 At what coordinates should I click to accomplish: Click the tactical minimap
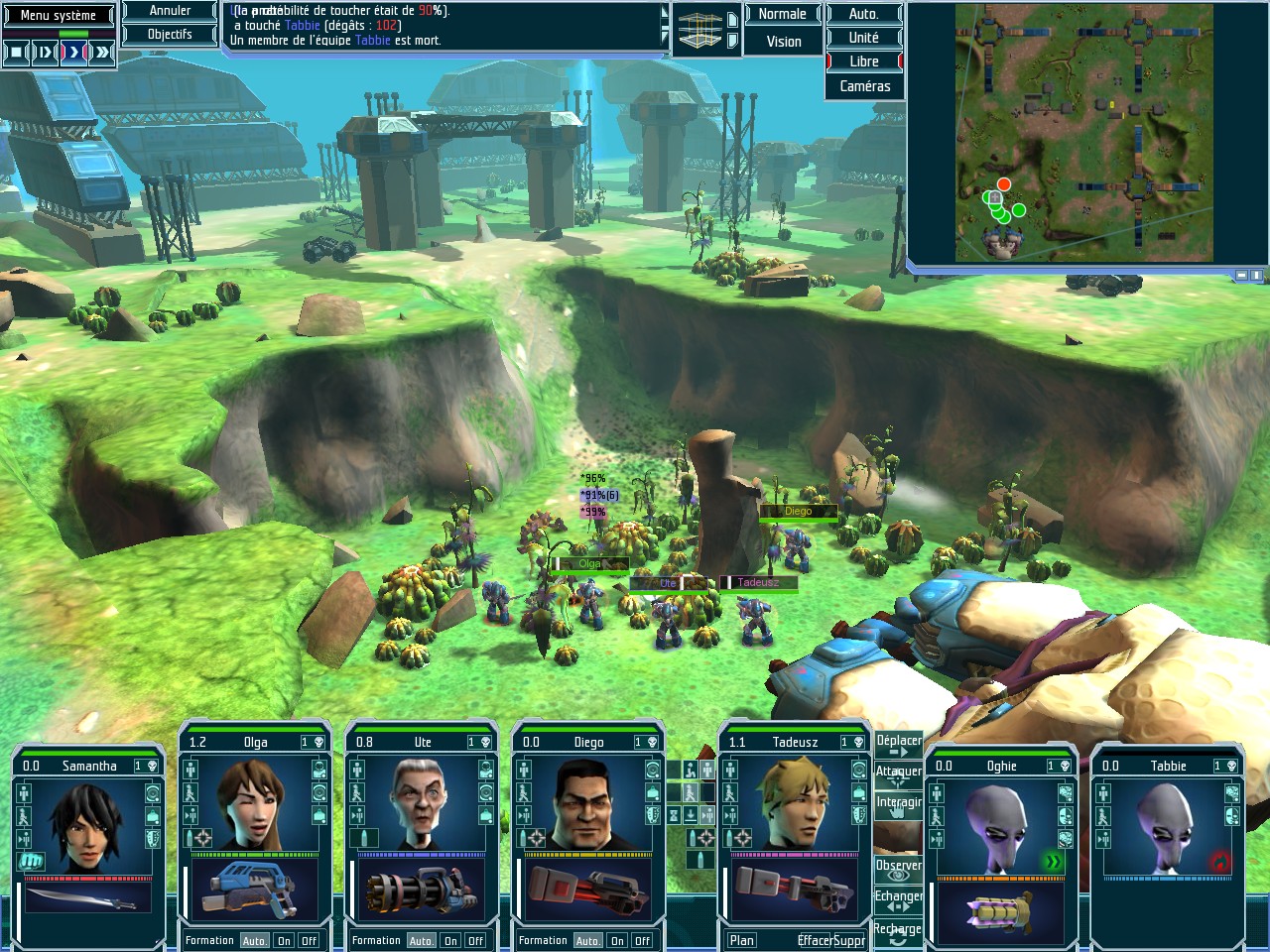pyautogui.click(x=1083, y=133)
